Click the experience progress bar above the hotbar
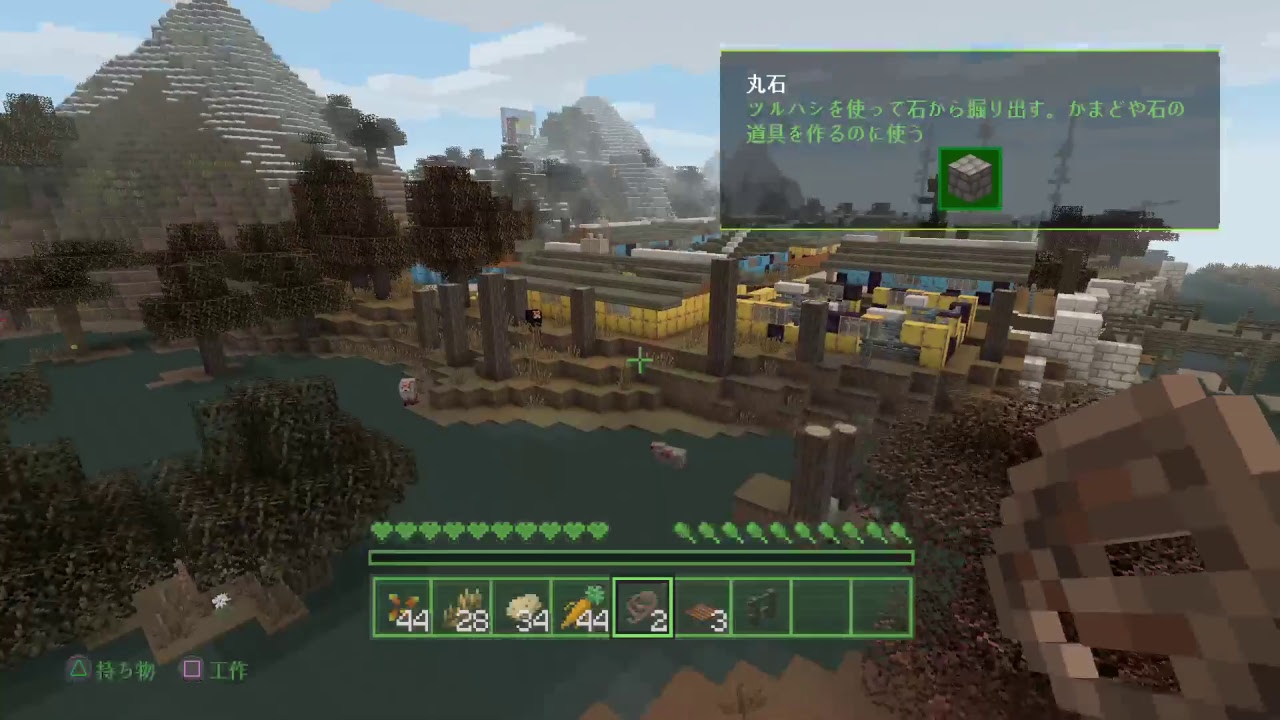 click(640, 557)
